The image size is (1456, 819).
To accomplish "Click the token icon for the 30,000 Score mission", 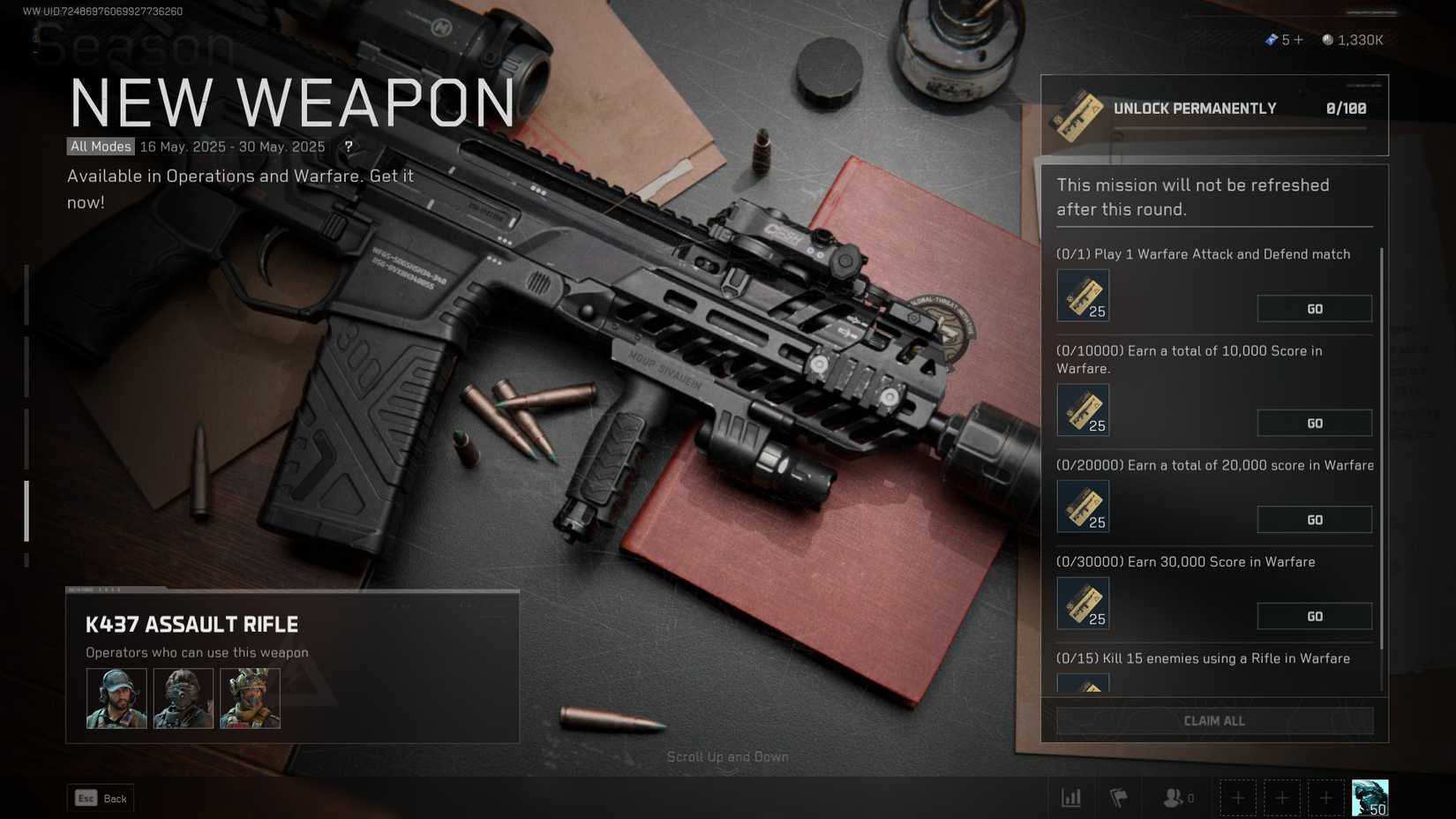I will [1083, 603].
